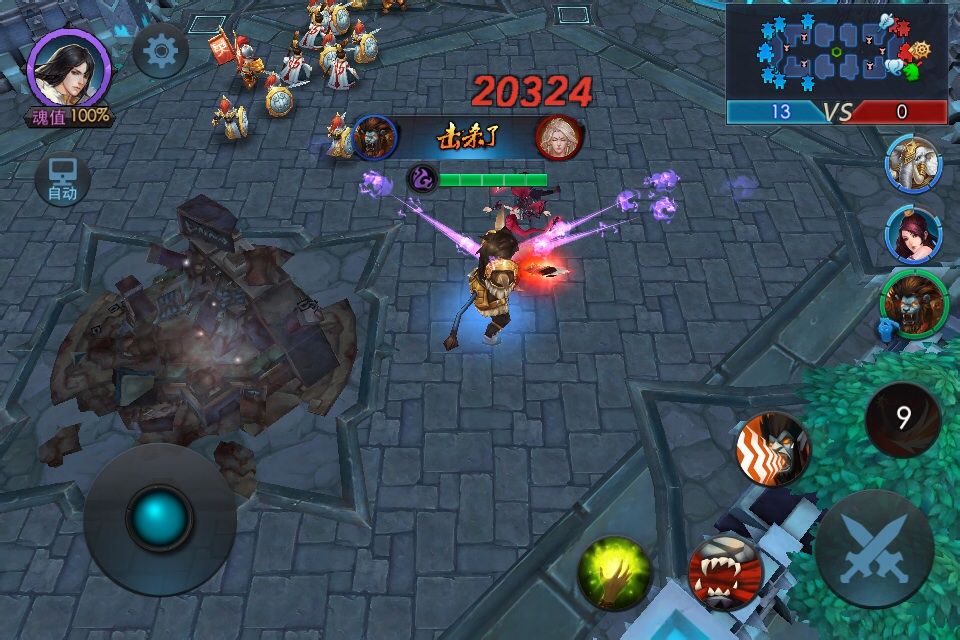Select the dark-haired woman teammate portrait
This screenshot has height=640, width=960.
coord(913,233)
